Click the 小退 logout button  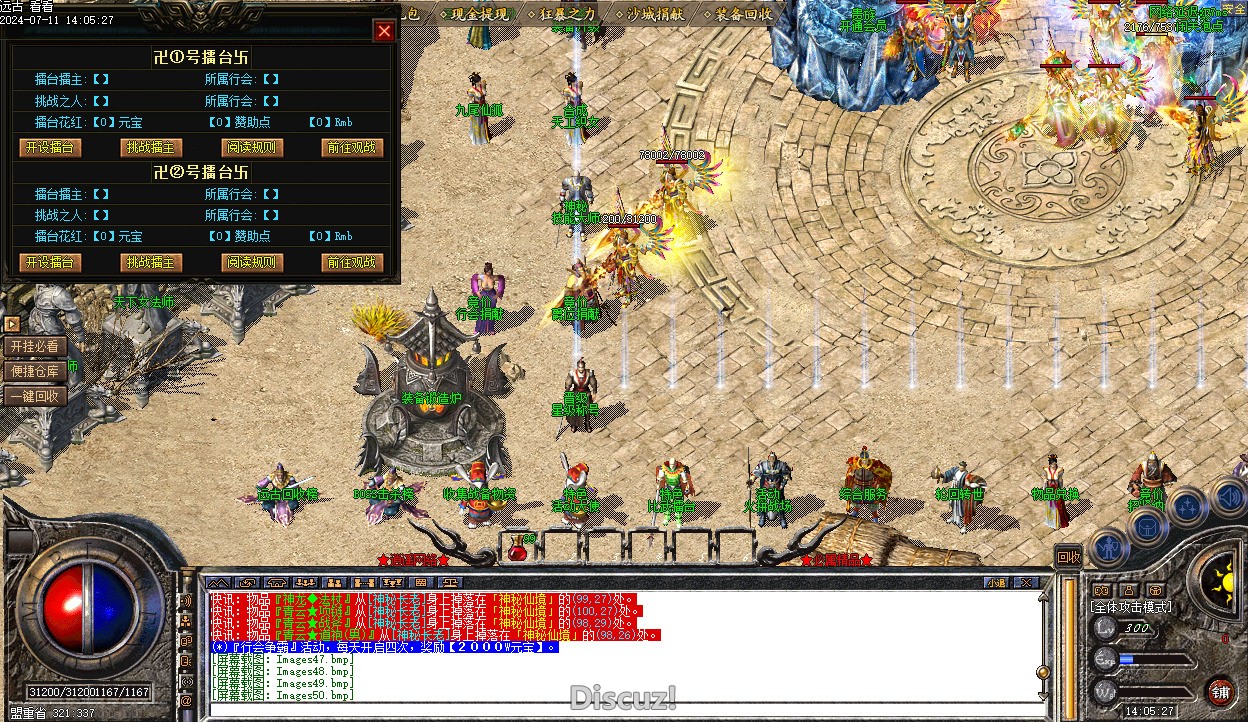[995, 582]
